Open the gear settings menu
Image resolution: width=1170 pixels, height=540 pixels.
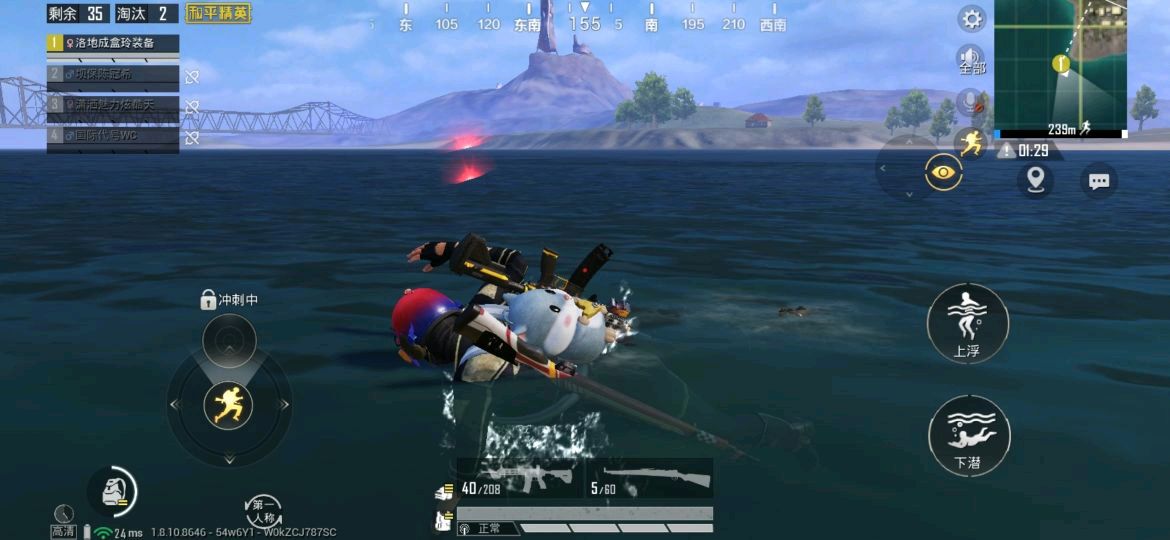[x=972, y=19]
